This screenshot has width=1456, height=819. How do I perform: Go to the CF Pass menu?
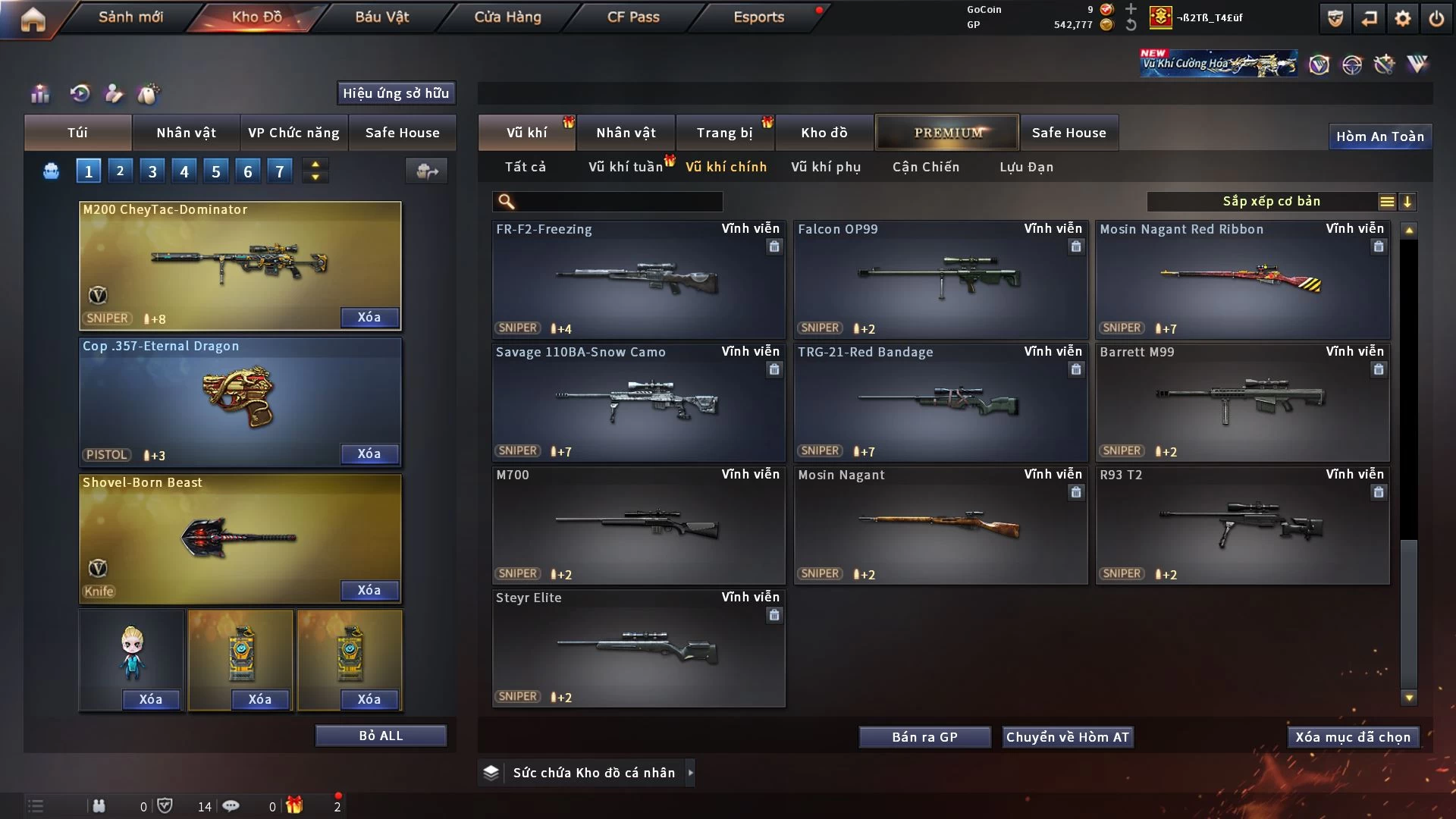pos(633,17)
